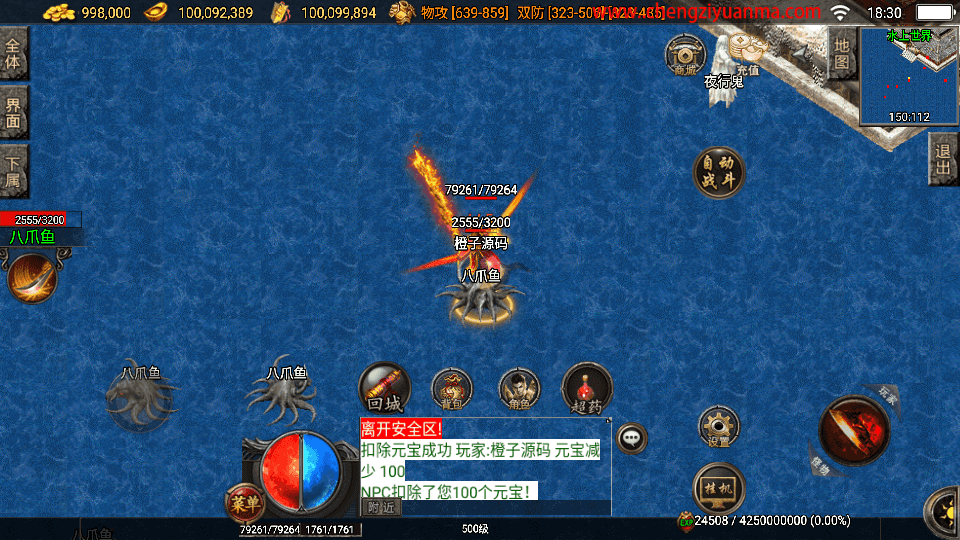
Task: Open the 设置 settings gear
Action: pos(717,428)
